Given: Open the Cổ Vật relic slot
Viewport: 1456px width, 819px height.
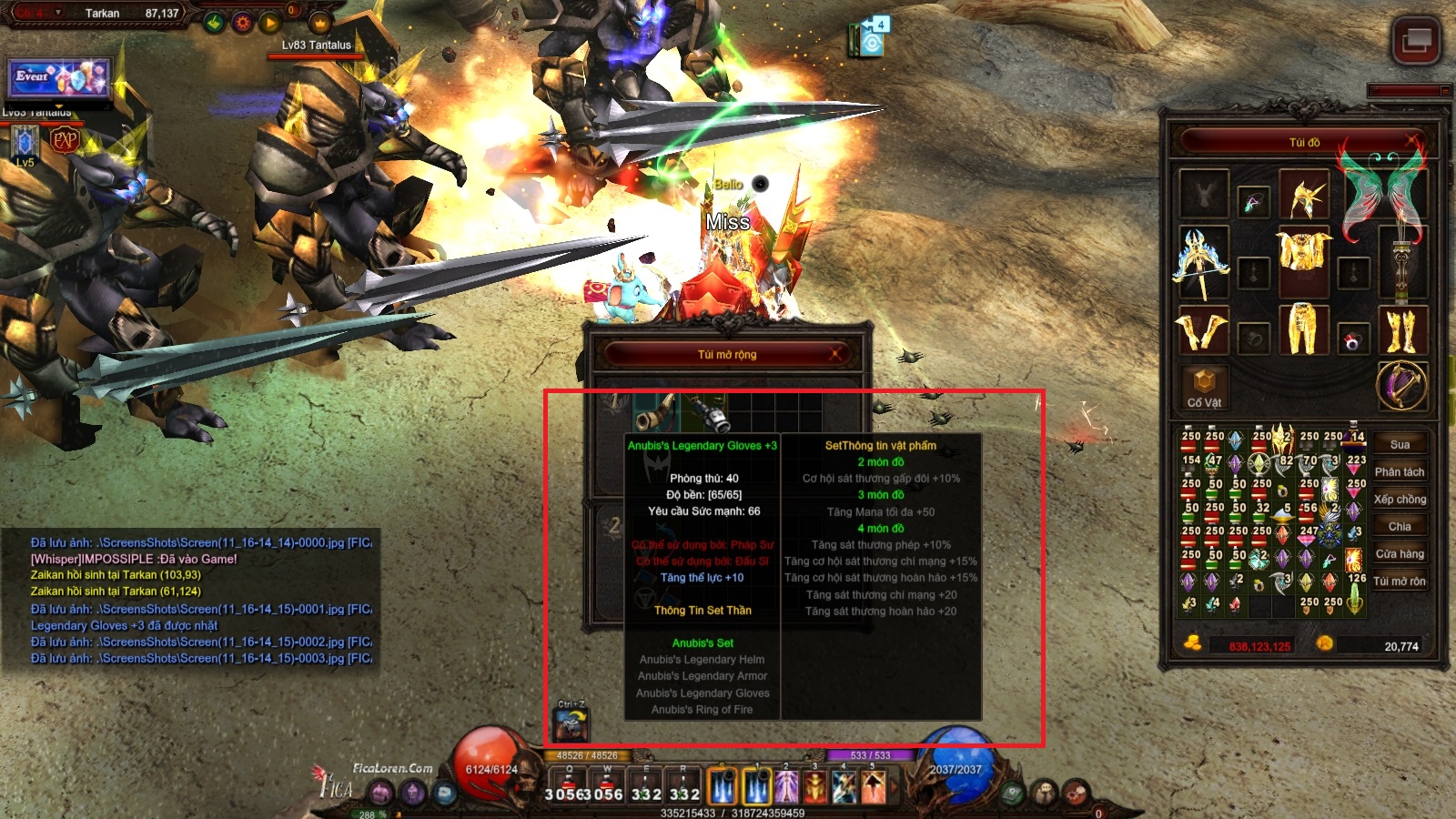Looking at the screenshot, I should [1204, 387].
